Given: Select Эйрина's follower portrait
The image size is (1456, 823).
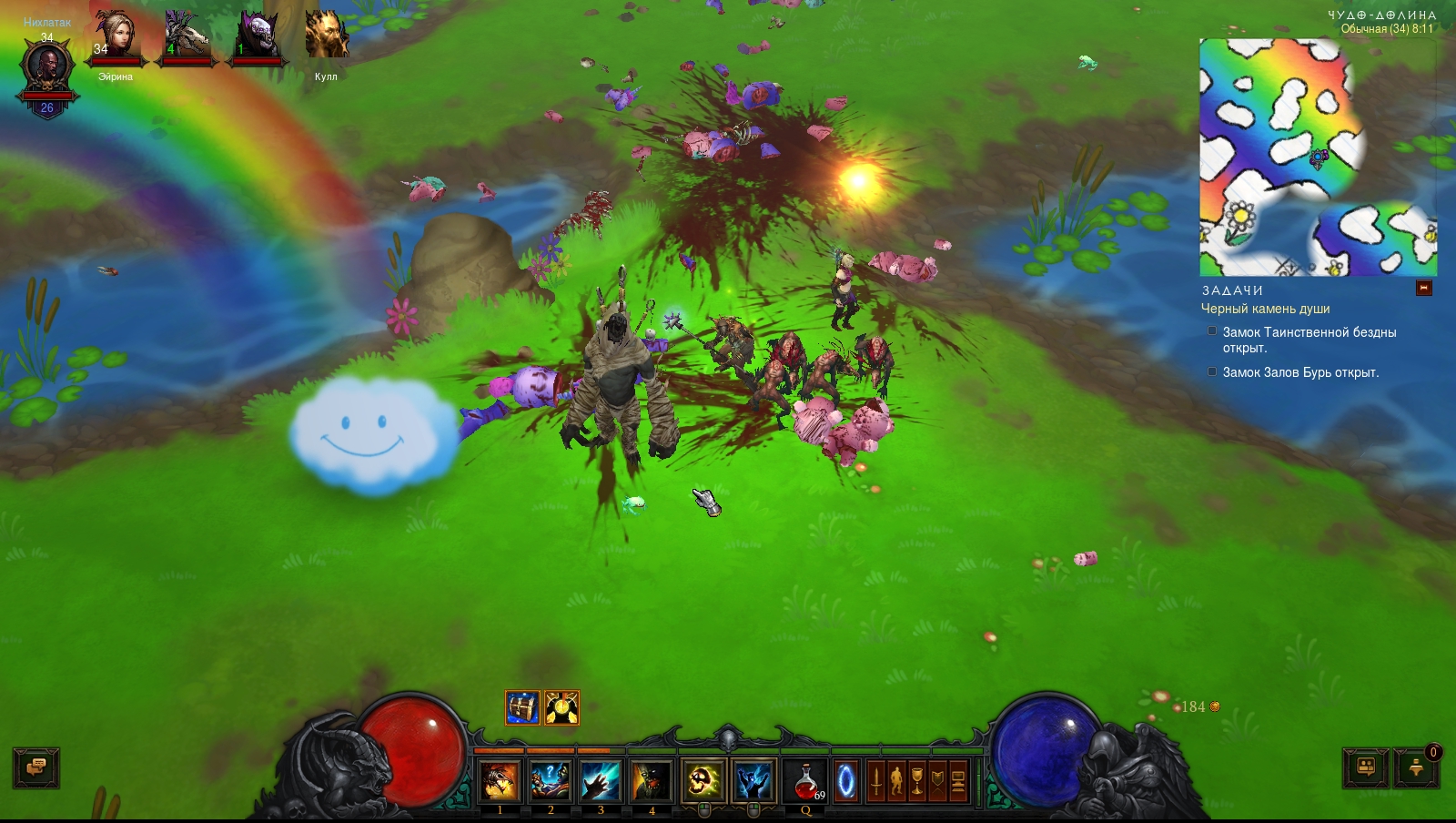Looking at the screenshot, I should (x=116, y=38).
